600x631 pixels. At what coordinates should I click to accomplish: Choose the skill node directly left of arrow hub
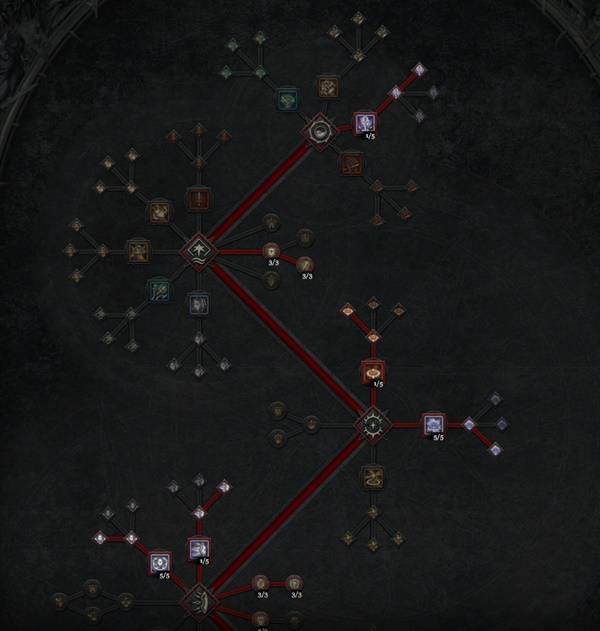138,250
